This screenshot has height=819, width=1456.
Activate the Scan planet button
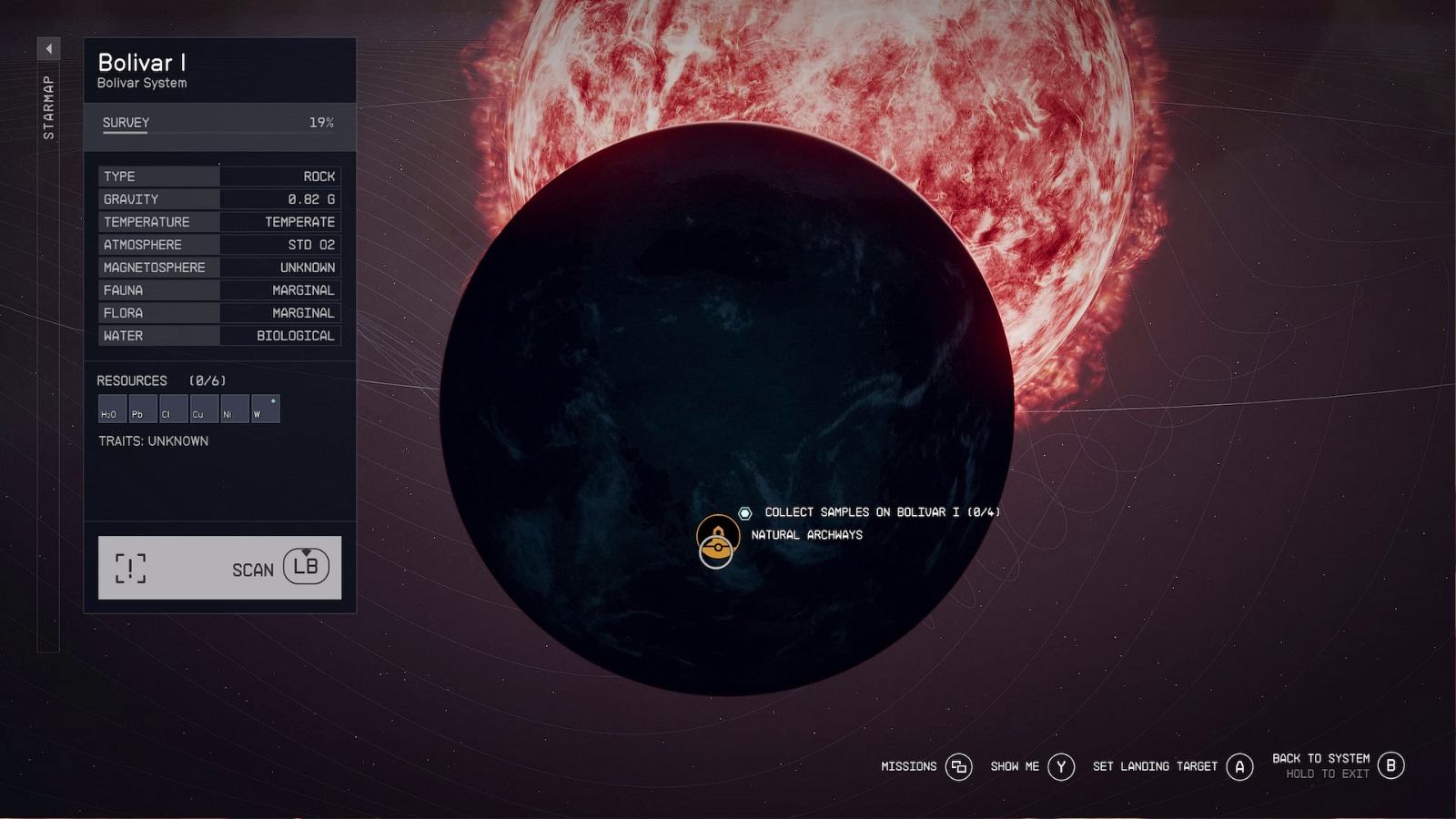tap(219, 568)
